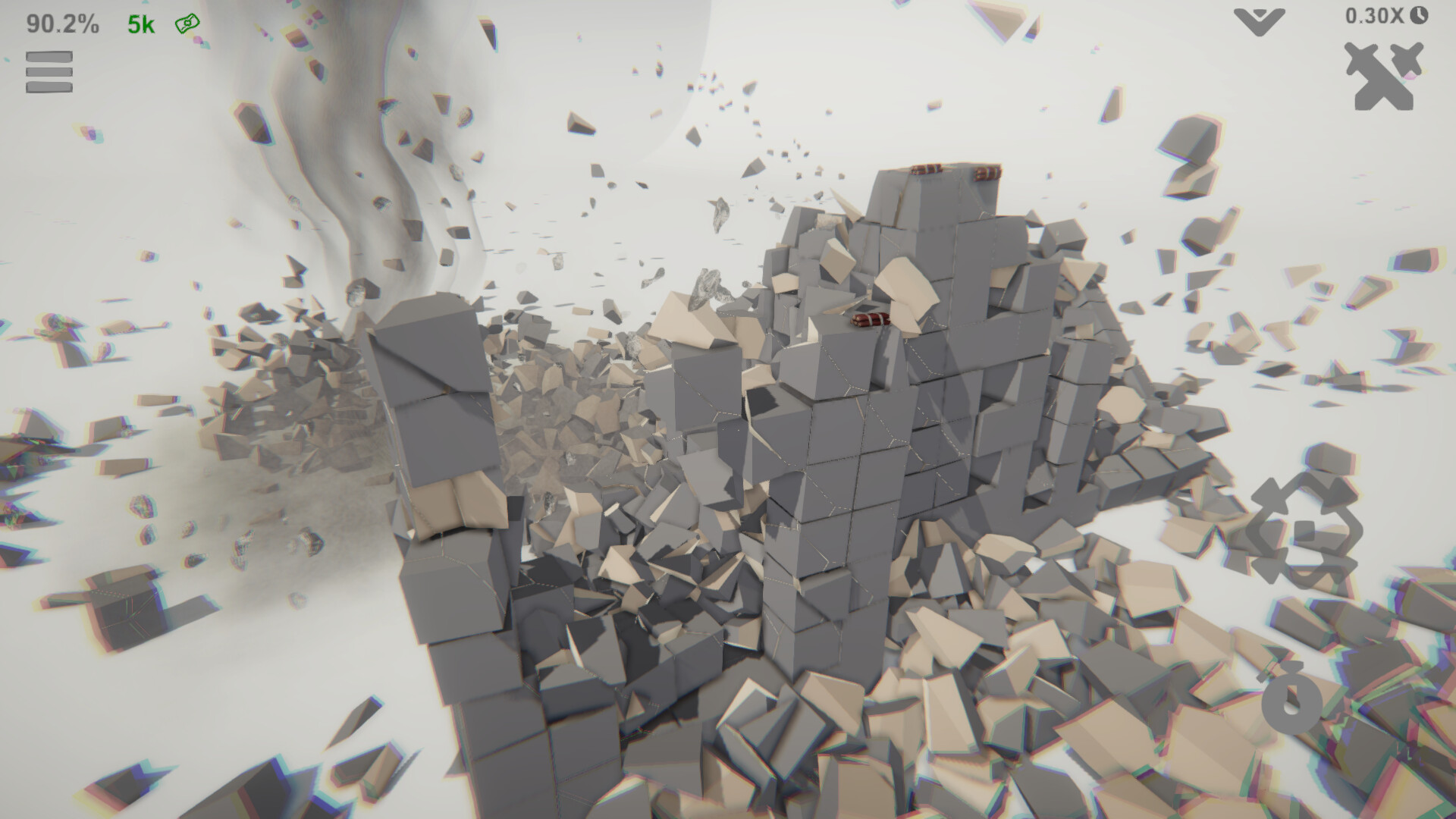This screenshot has width=1456, height=819.
Task: Expand the 0.30X time speed selector
Action: (1376, 15)
